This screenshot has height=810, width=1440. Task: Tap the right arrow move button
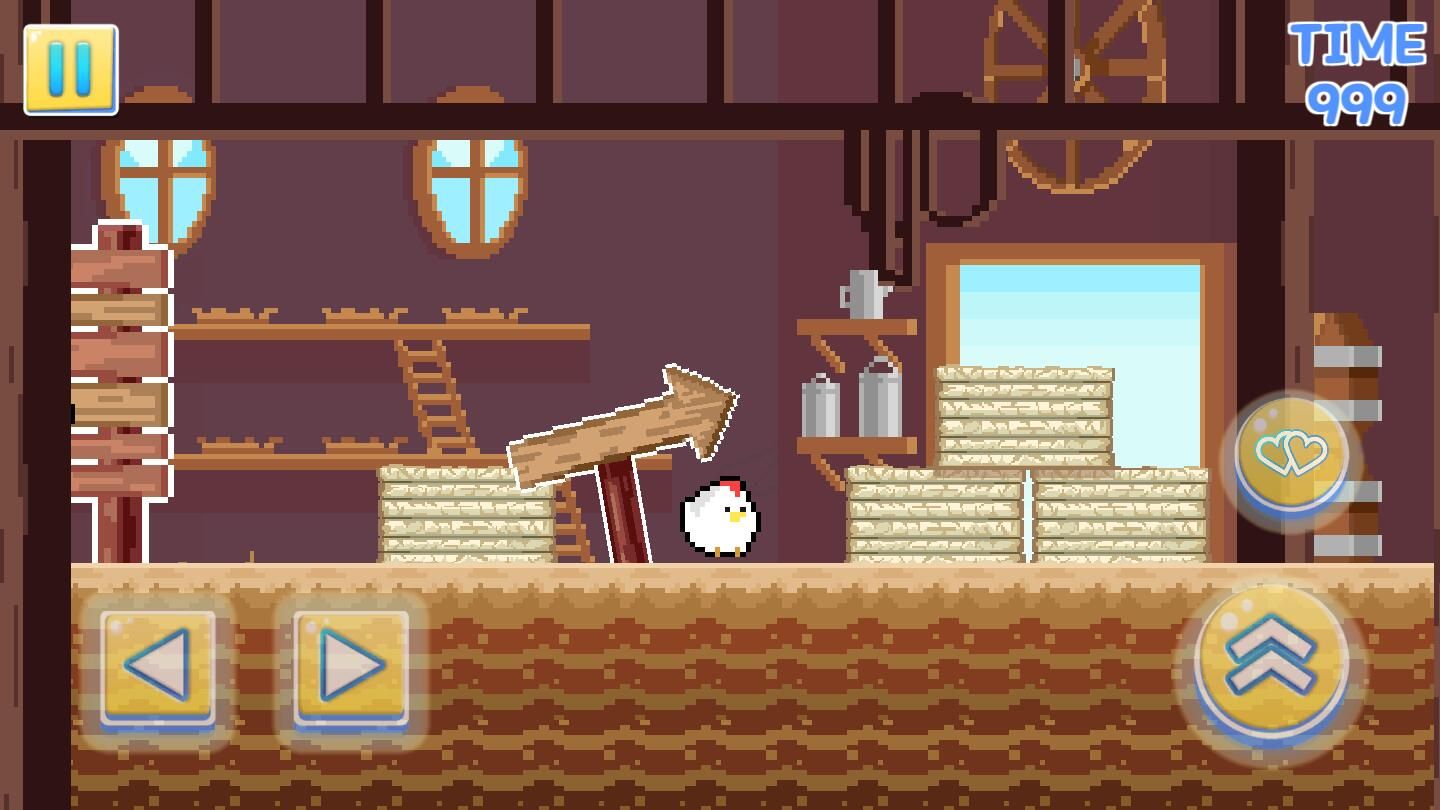click(350, 666)
